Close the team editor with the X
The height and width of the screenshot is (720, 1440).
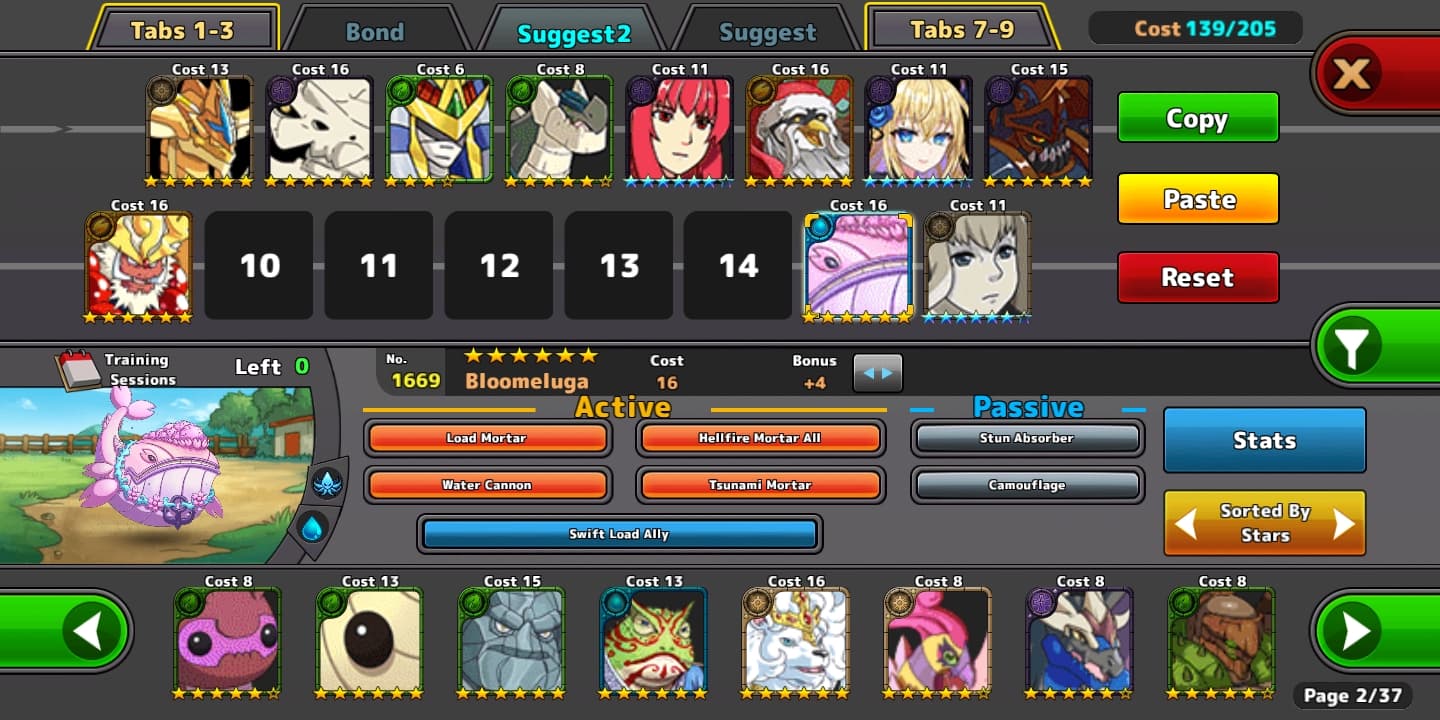pyautogui.click(x=1352, y=73)
